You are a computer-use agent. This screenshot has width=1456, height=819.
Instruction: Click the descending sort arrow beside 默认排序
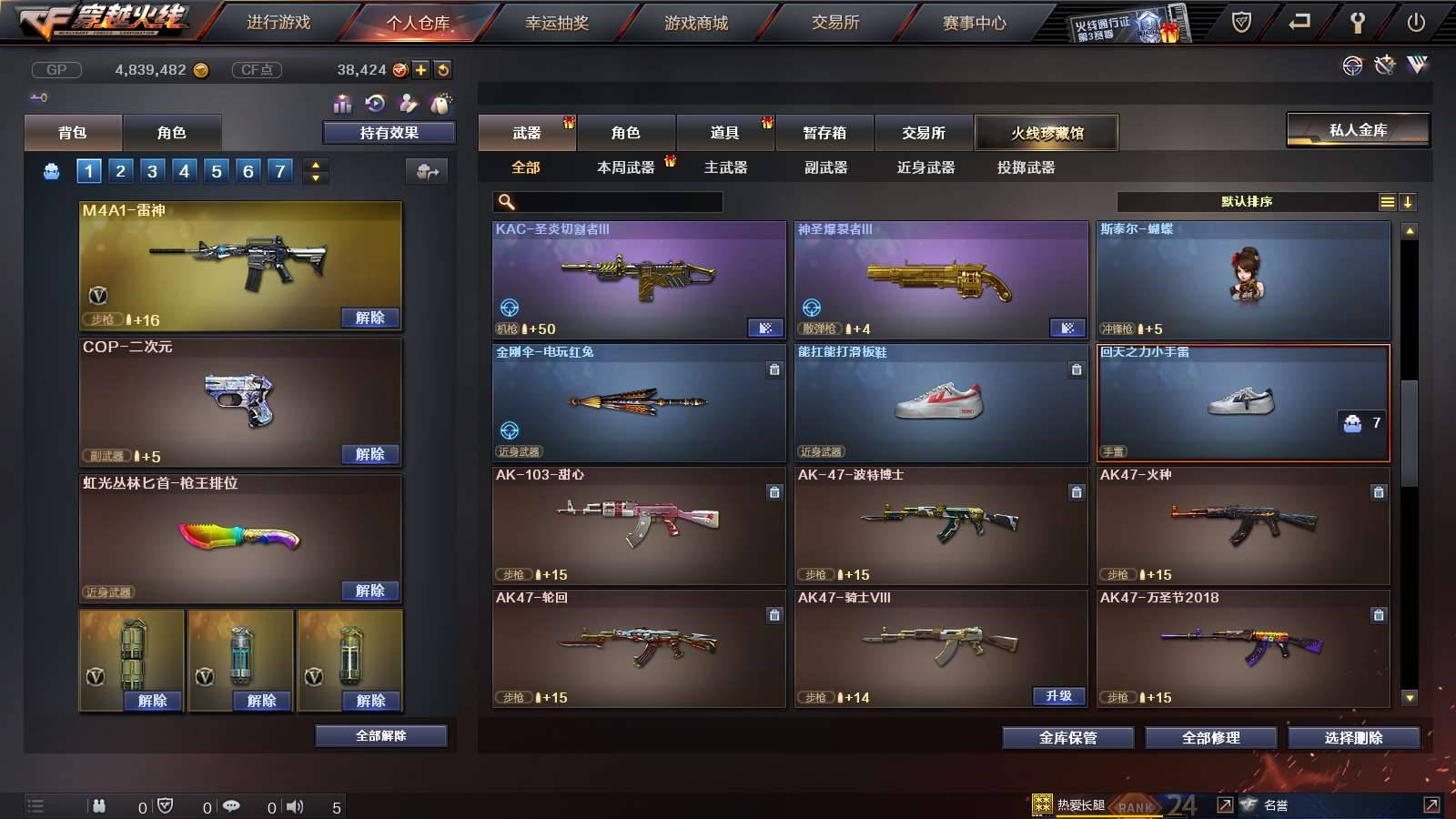(x=1408, y=202)
